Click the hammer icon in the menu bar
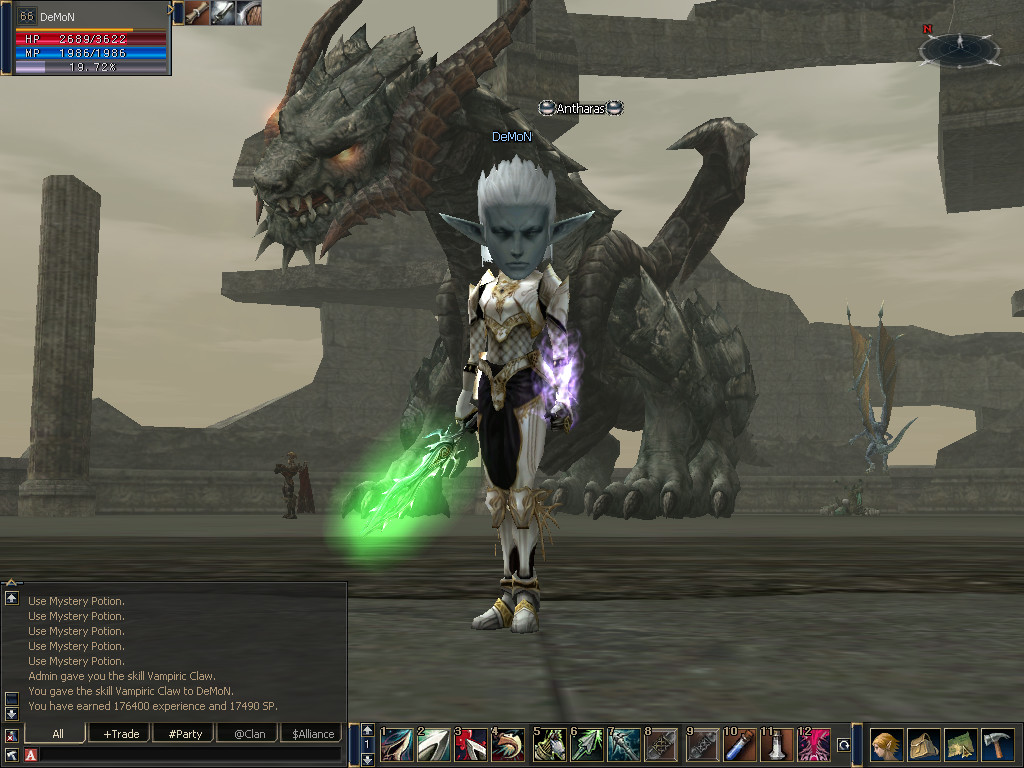The height and width of the screenshot is (768, 1024). pos(997,745)
